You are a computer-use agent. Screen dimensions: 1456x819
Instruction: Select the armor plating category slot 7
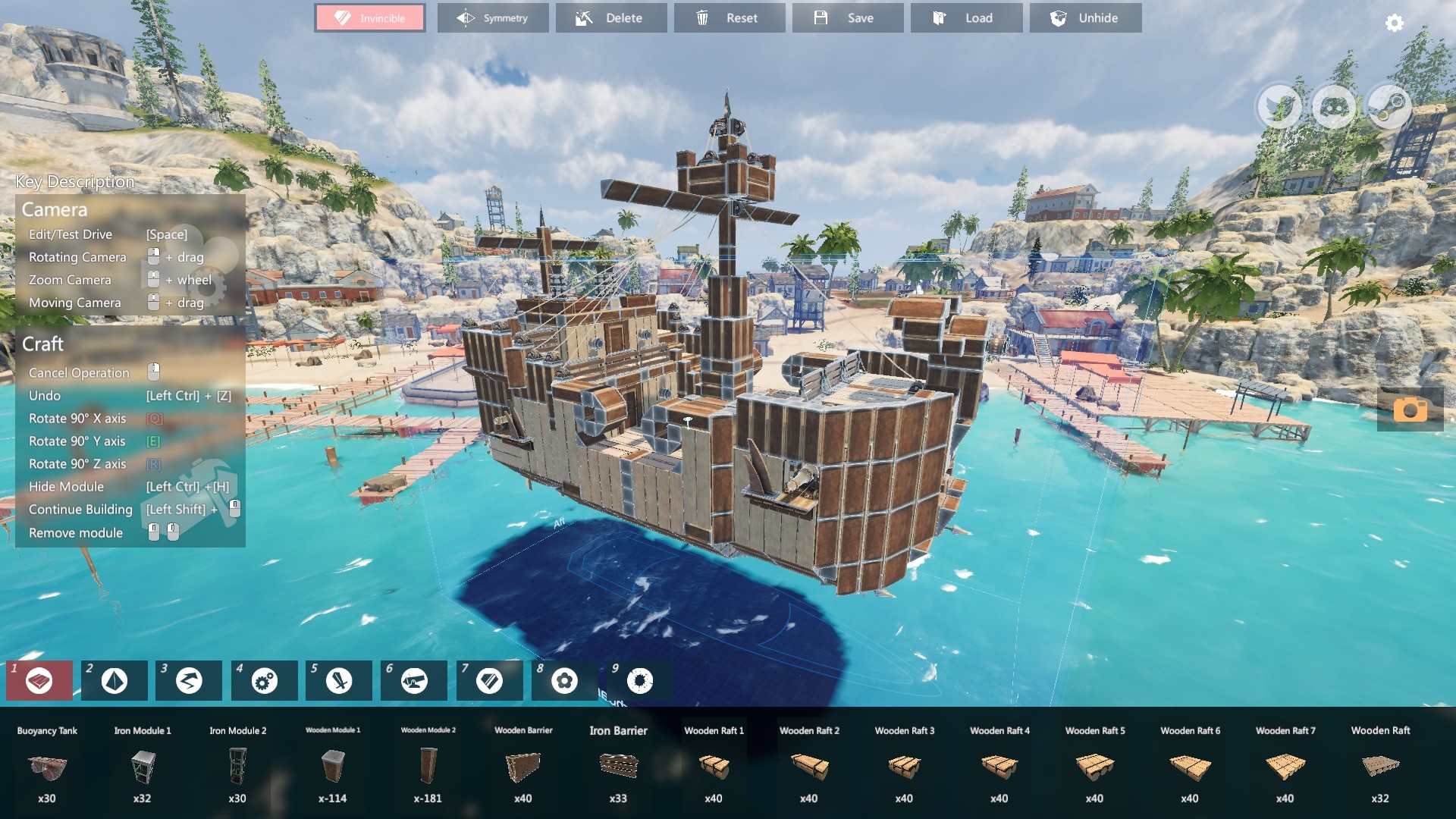point(488,680)
